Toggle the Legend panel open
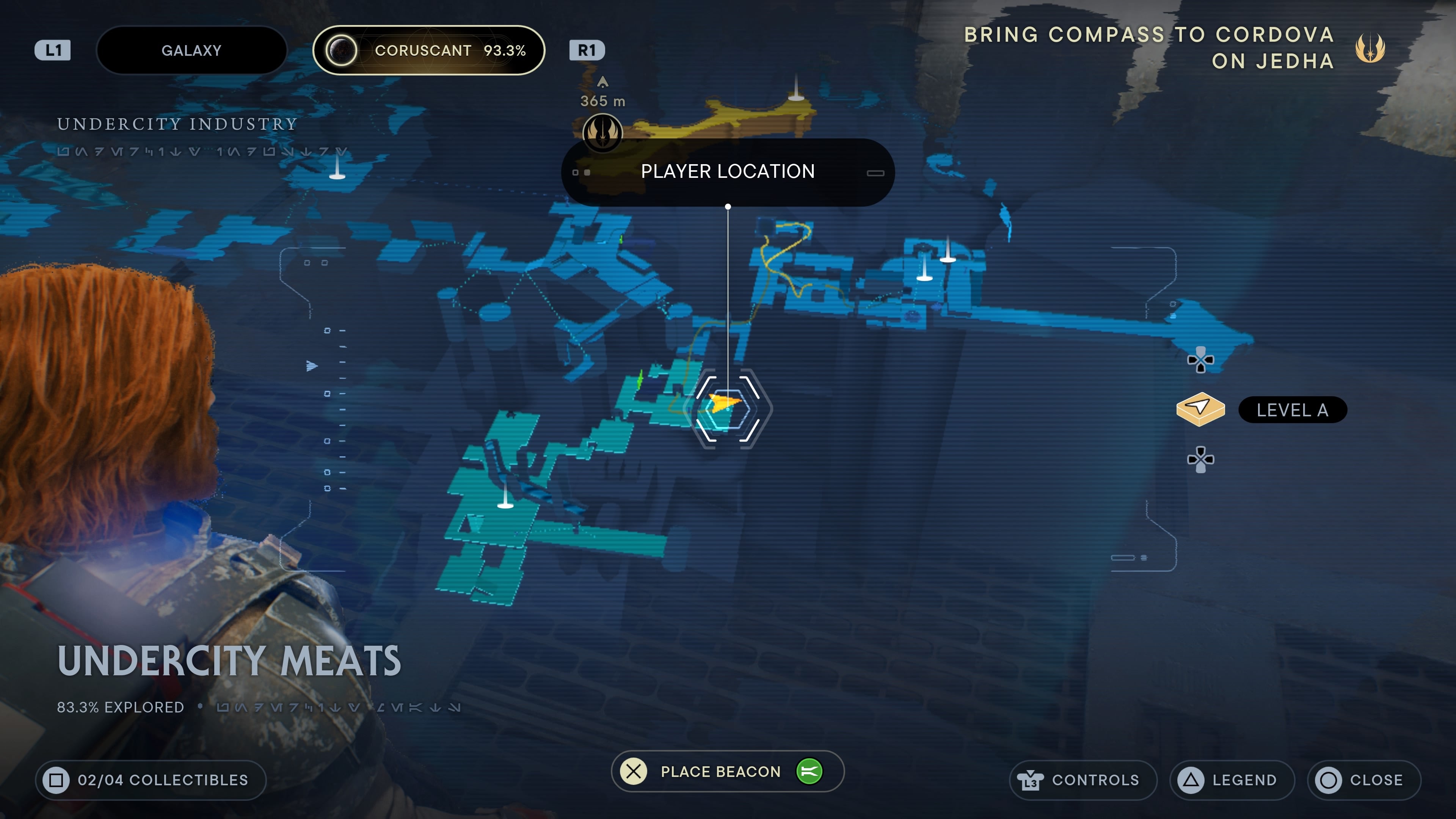 (1232, 780)
